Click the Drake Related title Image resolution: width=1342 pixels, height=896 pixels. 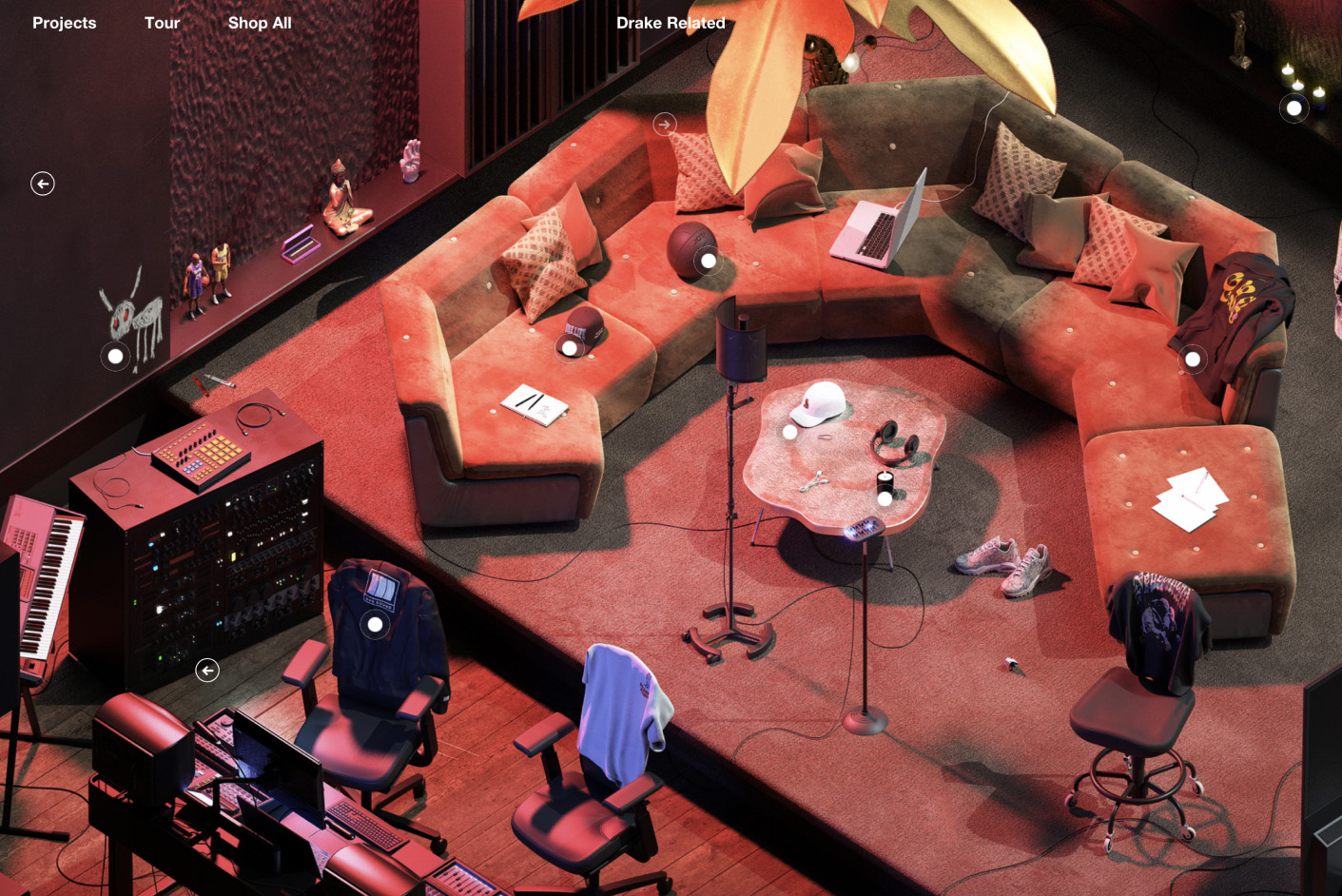pyautogui.click(x=671, y=23)
